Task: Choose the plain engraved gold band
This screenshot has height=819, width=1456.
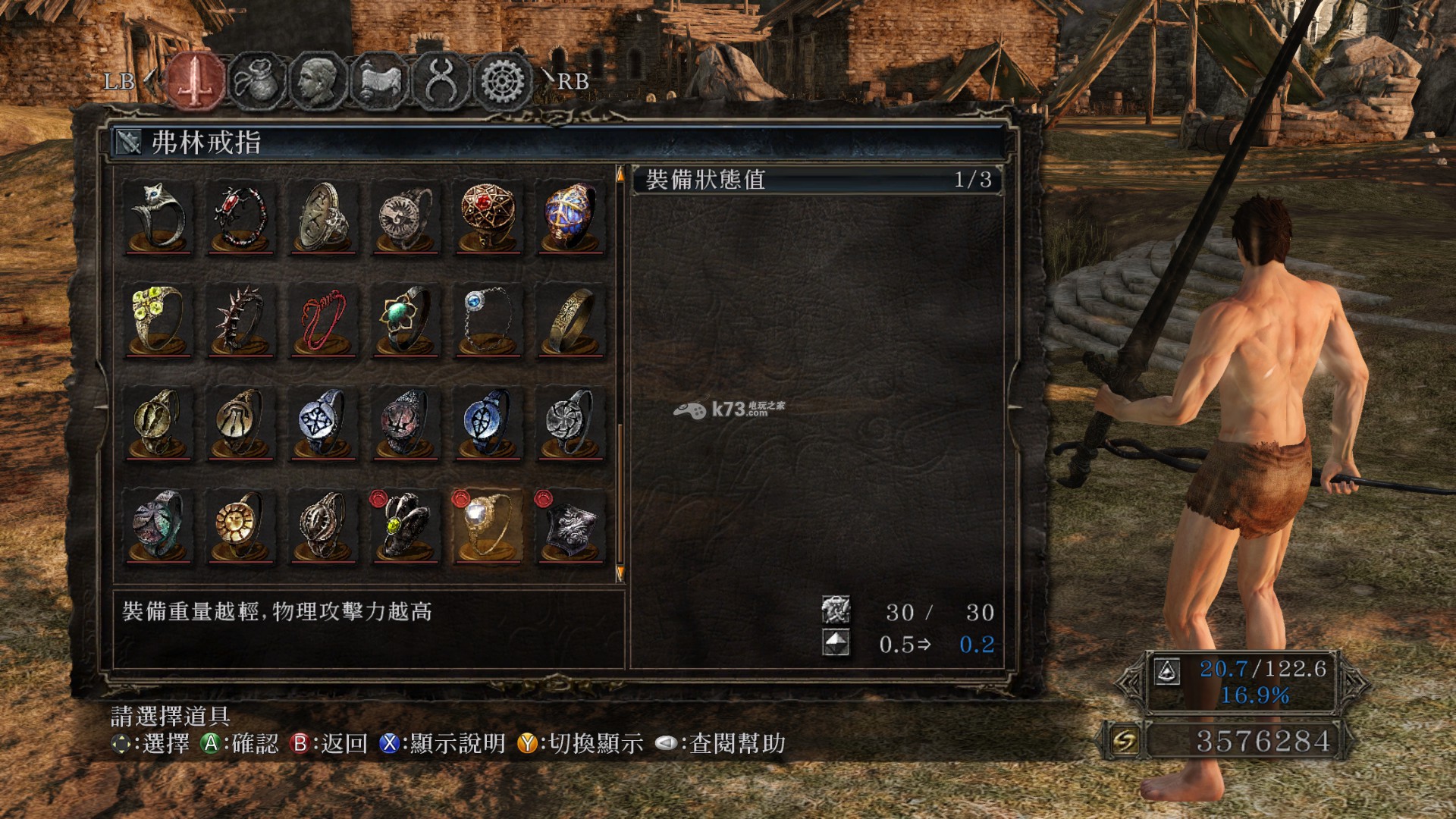Action: click(x=570, y=320)
